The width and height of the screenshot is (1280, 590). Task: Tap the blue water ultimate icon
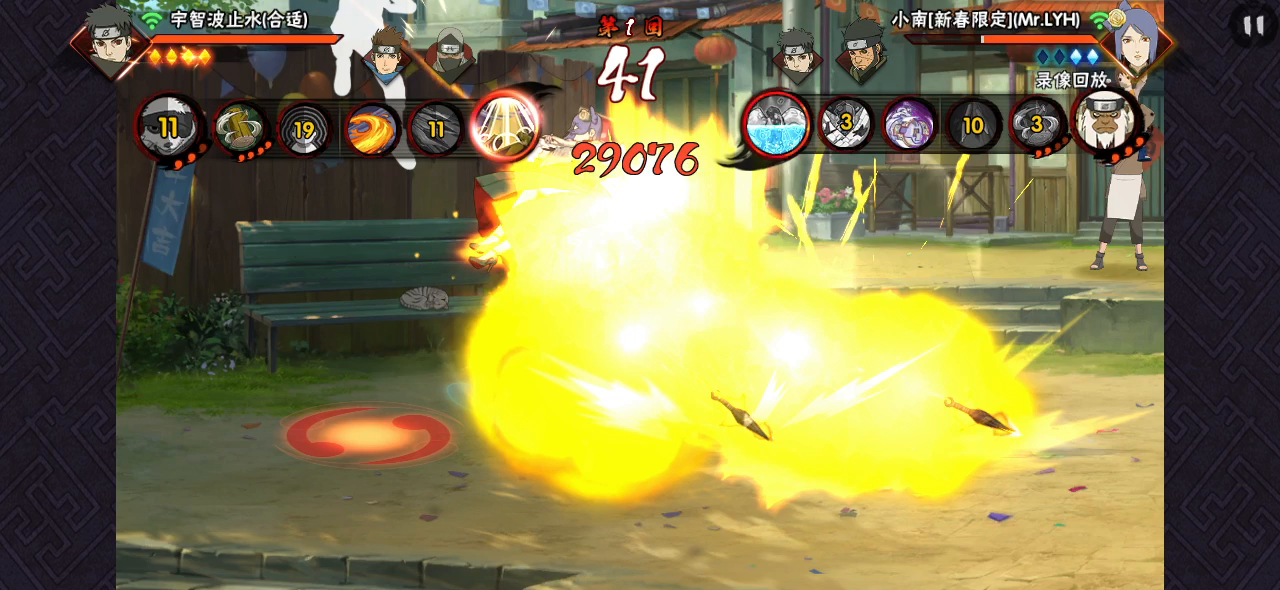[x=777, y=125]
